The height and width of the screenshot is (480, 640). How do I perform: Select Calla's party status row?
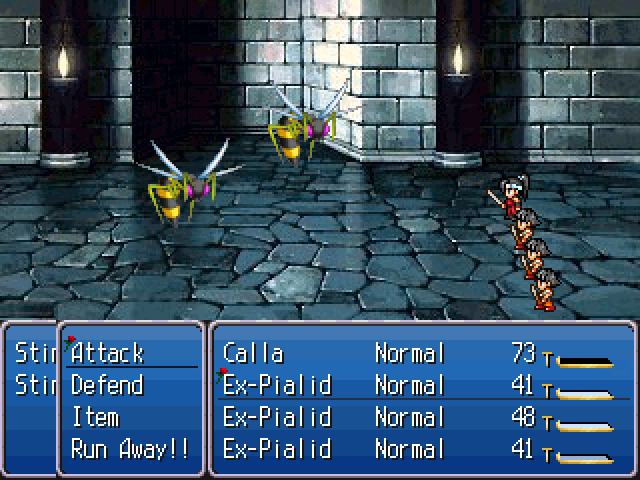[420, 353]
